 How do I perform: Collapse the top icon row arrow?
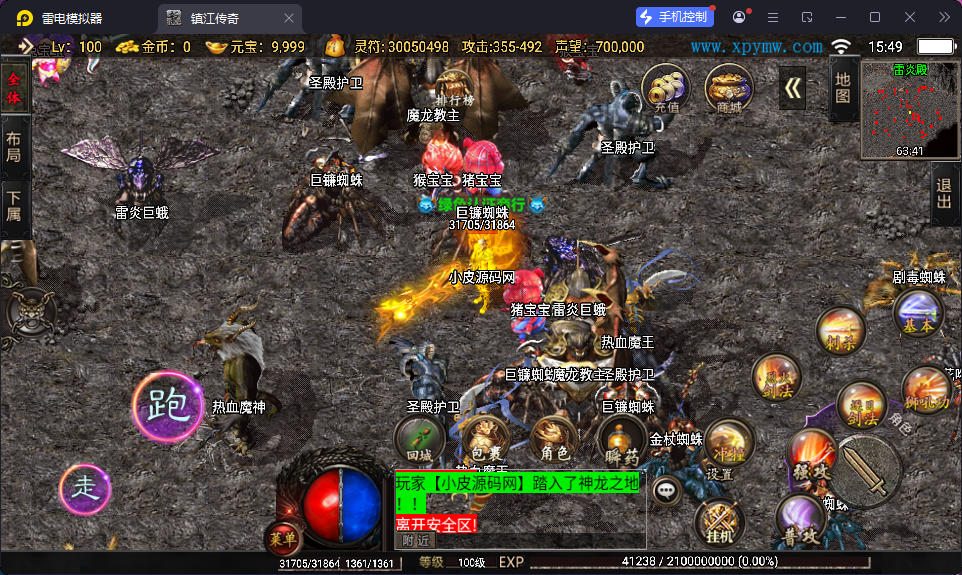point(793,88)
